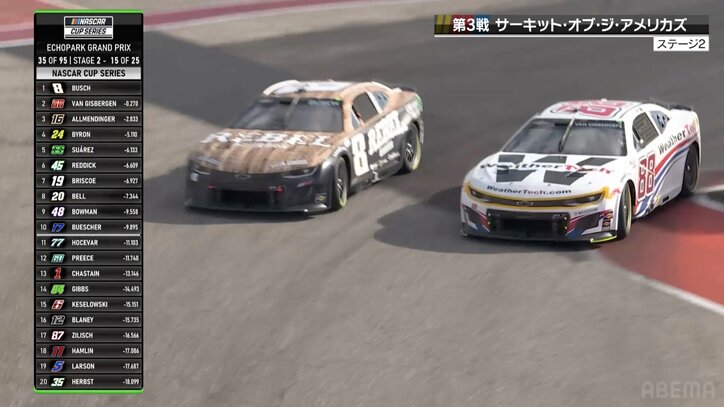Select Busch's row in the leaderboard
The height and width of the screenshot is (407, 724).
[88, 88]
